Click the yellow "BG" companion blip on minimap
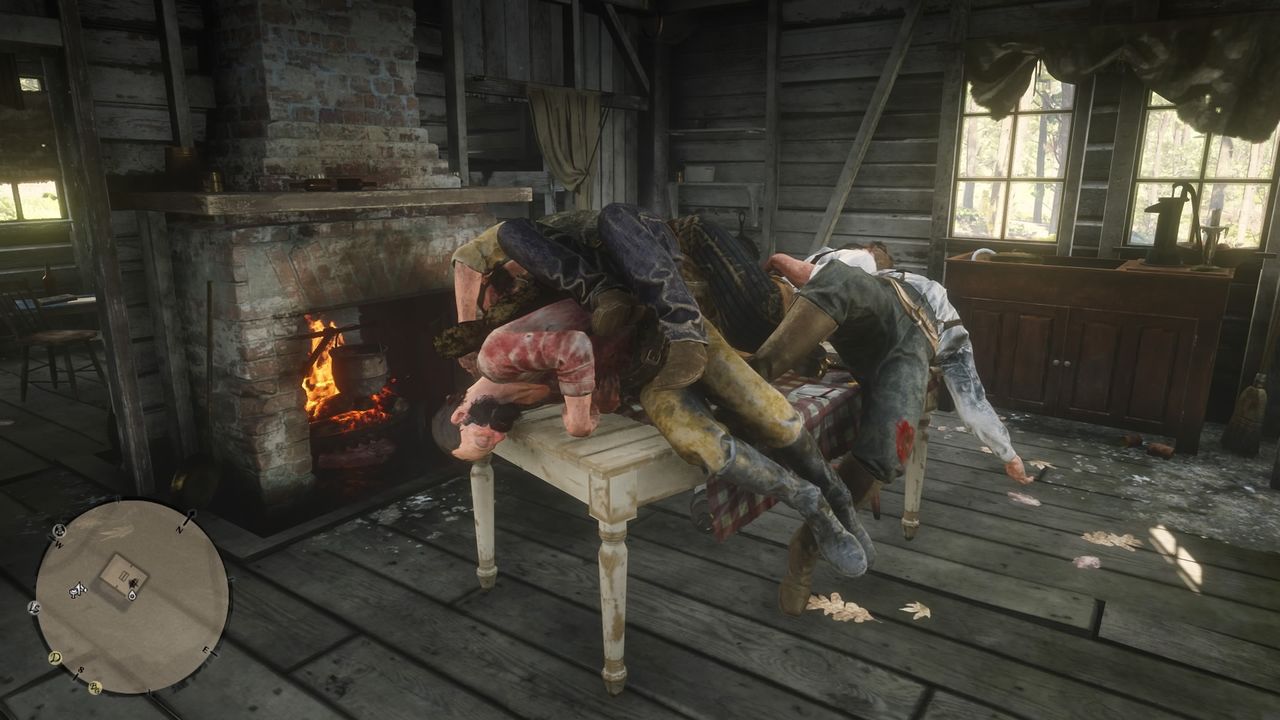This screenshot has height=720, width=1280. click(95, 686)
